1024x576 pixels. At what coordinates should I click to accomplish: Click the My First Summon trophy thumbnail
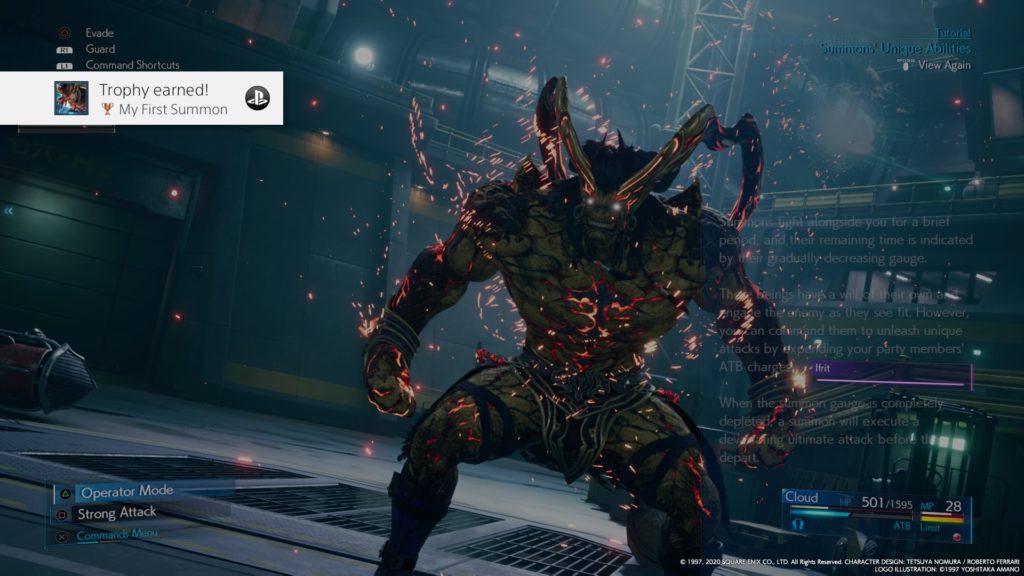pos(71,98)
